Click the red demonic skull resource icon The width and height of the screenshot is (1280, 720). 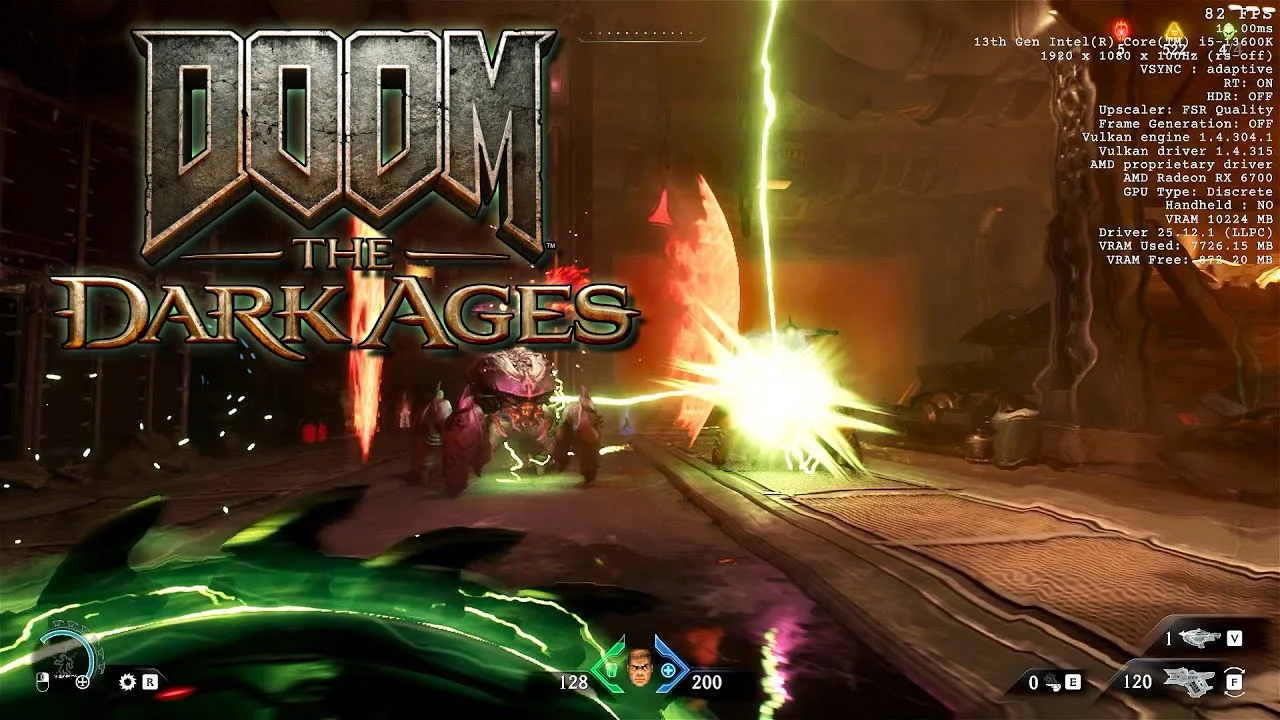tap(1120, 28)
